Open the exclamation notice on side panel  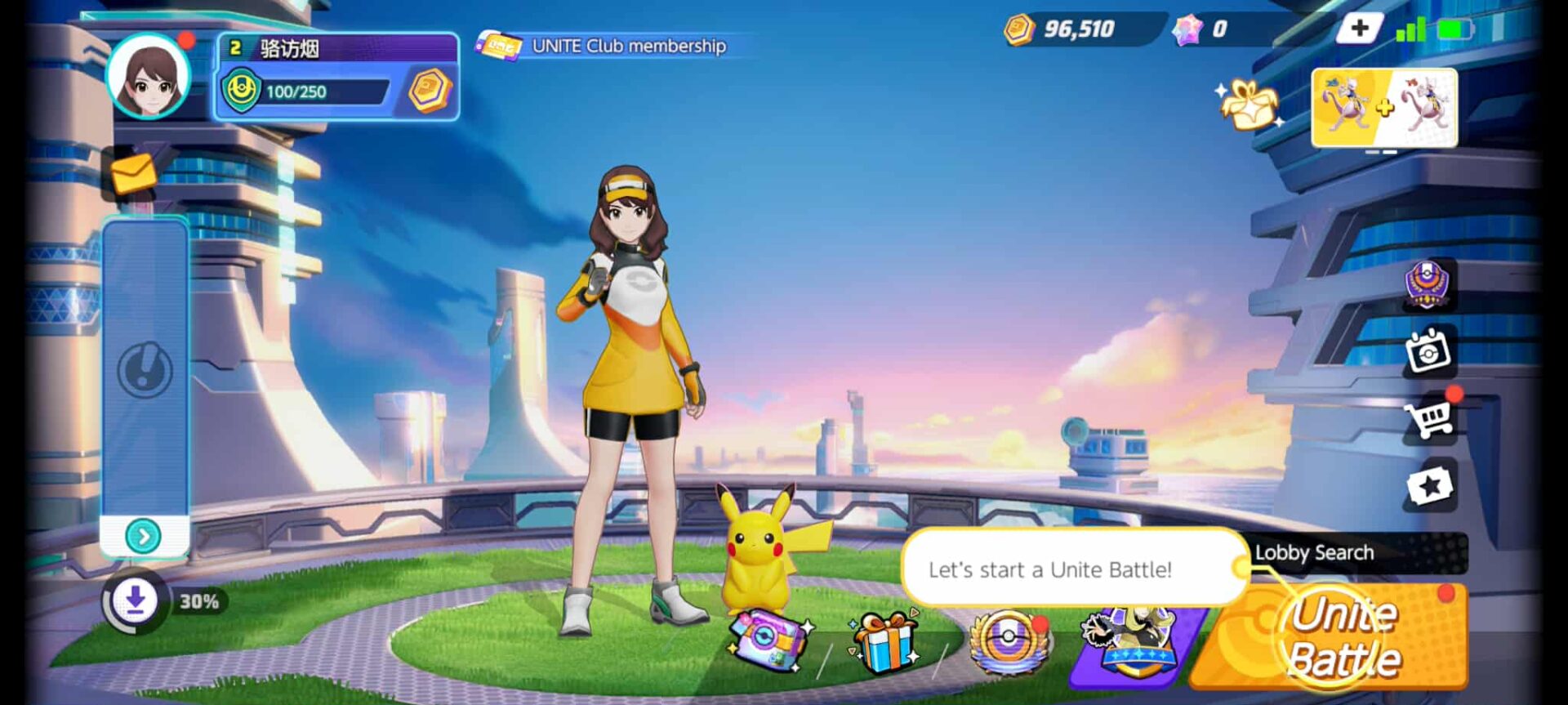[x=145, y=370]
